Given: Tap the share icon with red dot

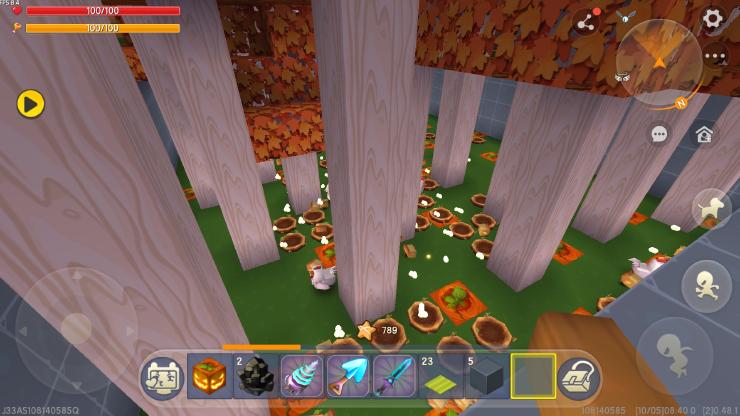Looking at the screenshot, I should [585, 22].
